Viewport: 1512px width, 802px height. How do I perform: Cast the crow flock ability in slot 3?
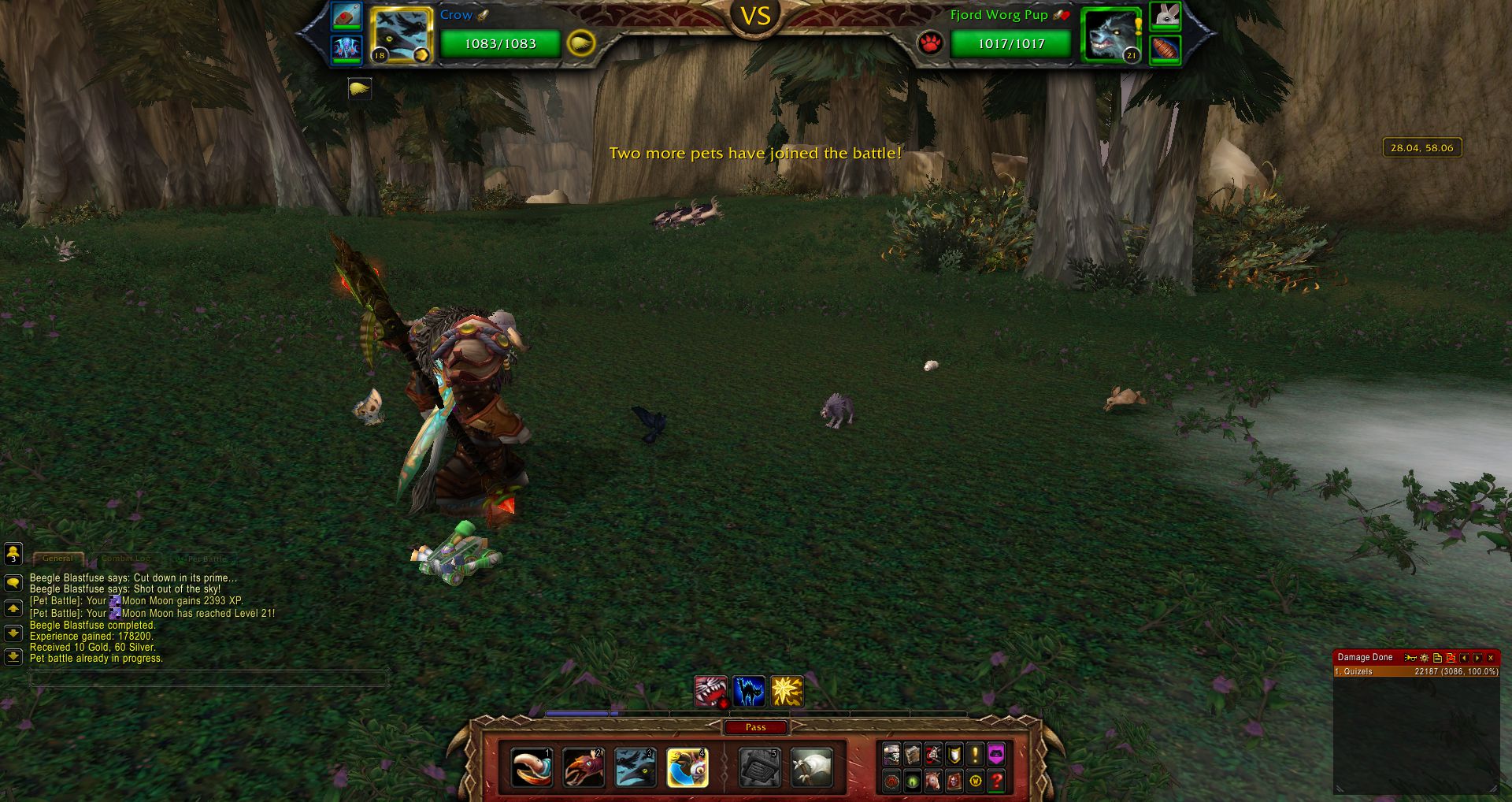635,768
